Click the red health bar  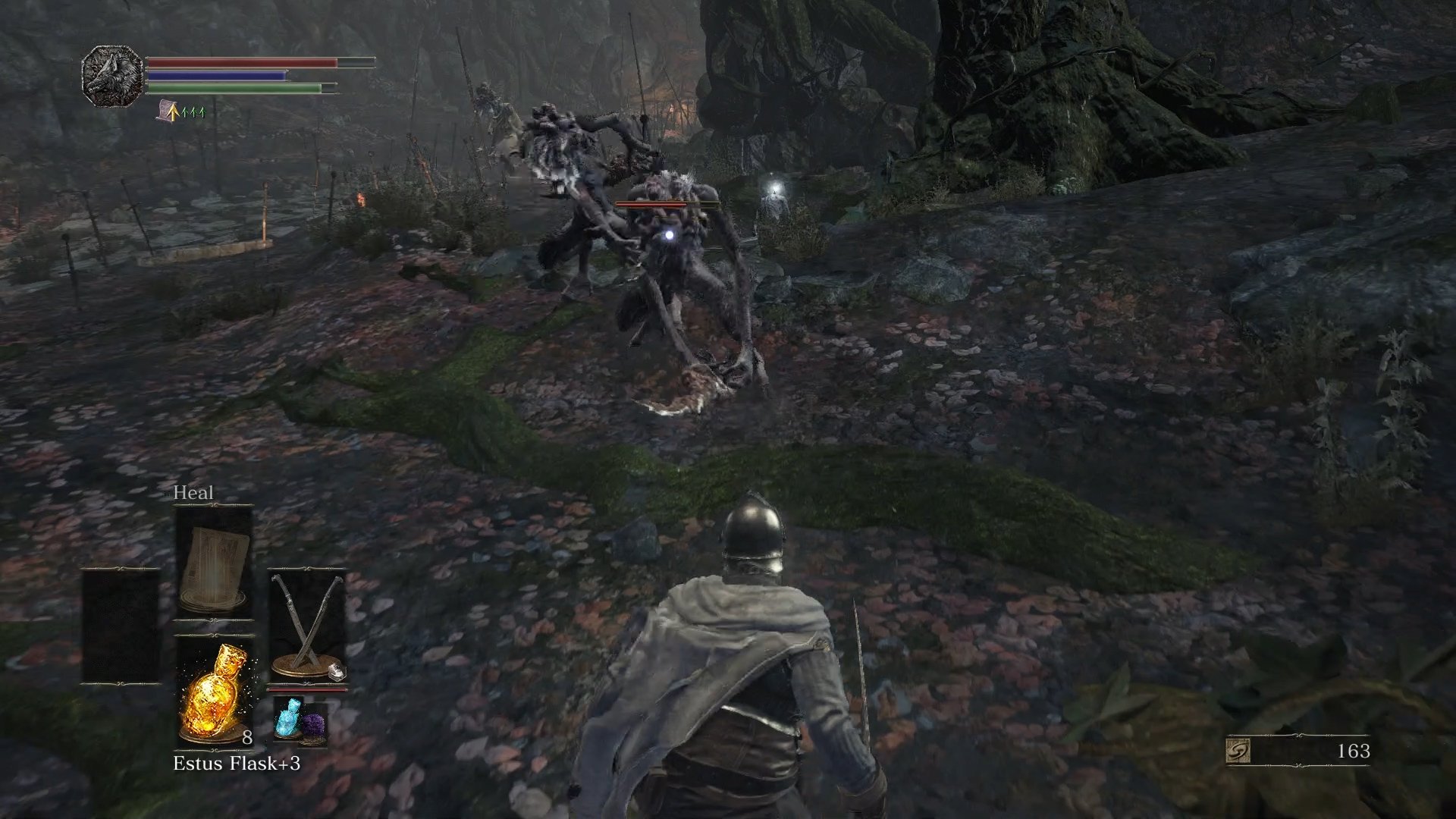[x=243, y=62]
